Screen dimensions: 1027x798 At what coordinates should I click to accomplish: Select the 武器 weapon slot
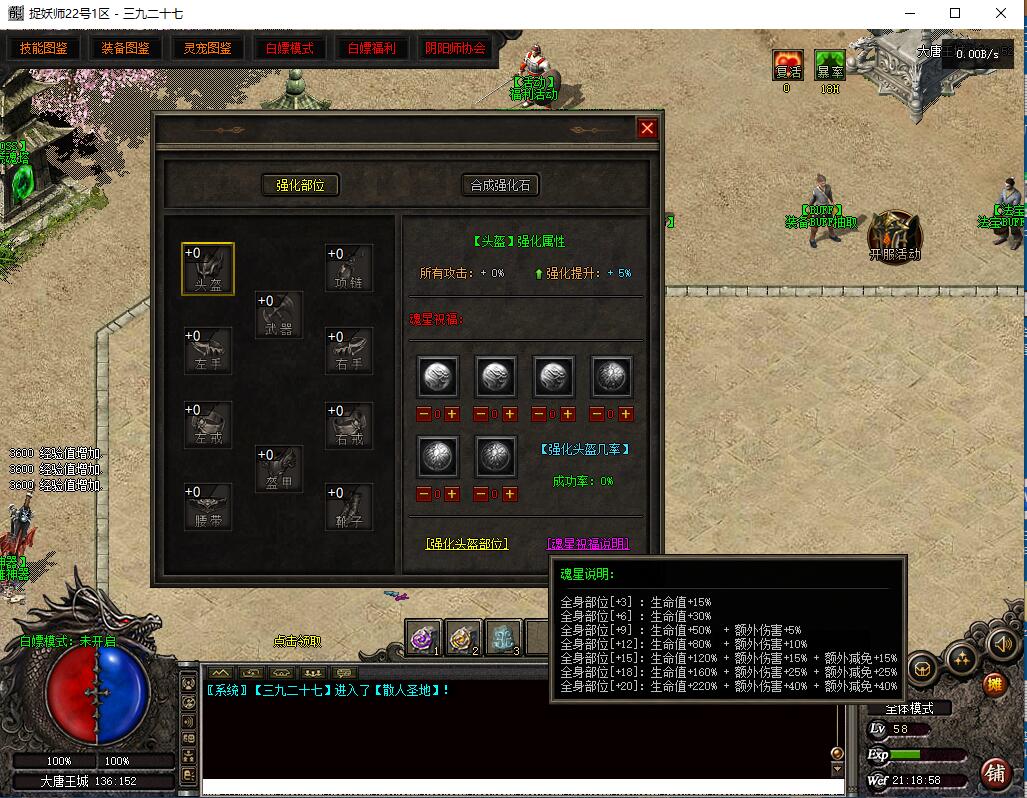[x=279, y=315]
